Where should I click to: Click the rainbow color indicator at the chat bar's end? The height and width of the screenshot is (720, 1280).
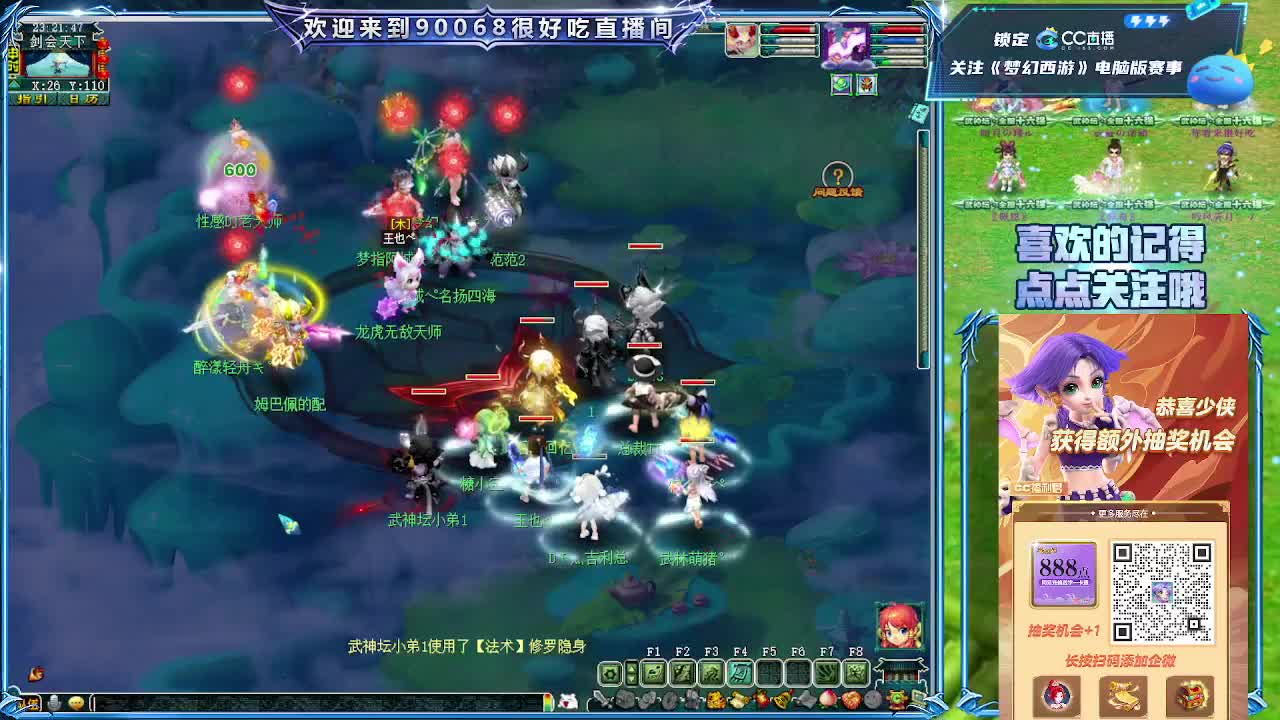tap(549, 700)
